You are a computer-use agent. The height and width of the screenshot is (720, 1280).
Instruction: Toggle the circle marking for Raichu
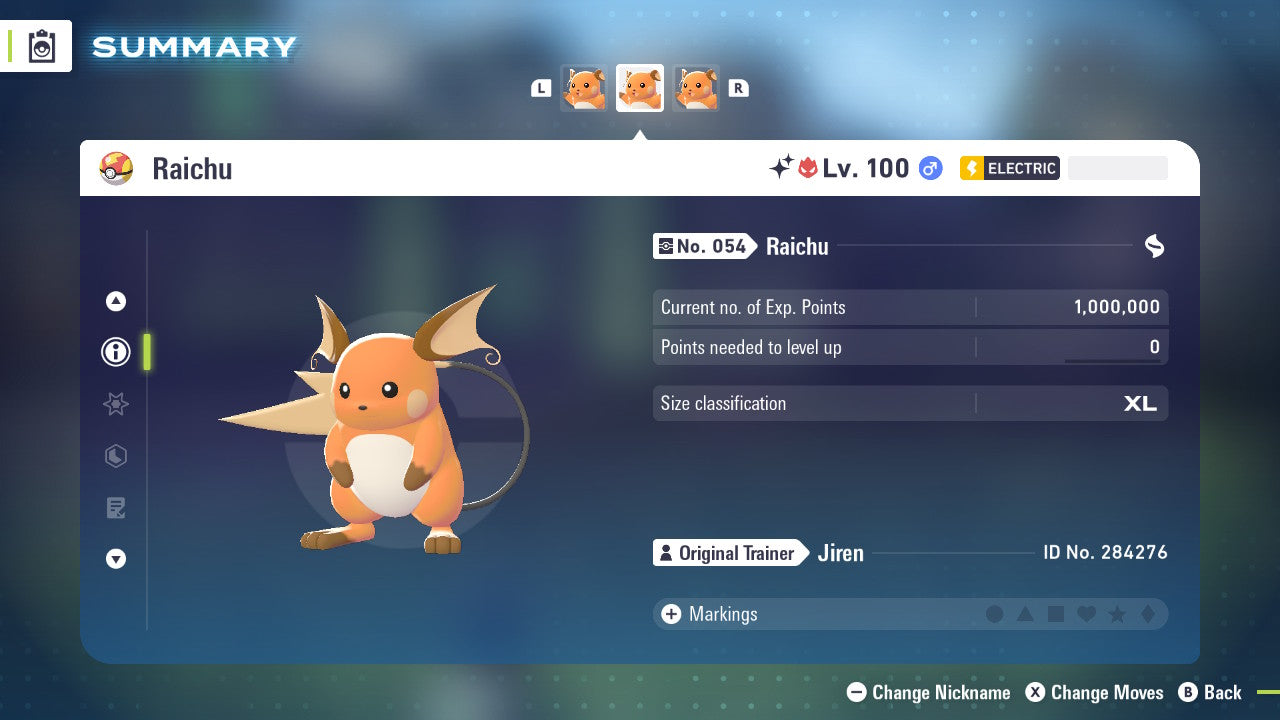[995, 614]
